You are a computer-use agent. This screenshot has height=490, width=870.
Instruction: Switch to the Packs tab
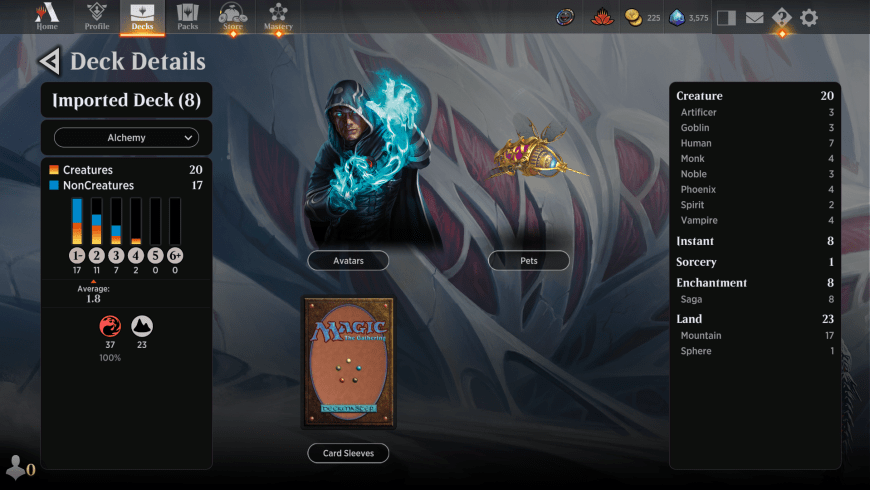(x=188, y=16)
